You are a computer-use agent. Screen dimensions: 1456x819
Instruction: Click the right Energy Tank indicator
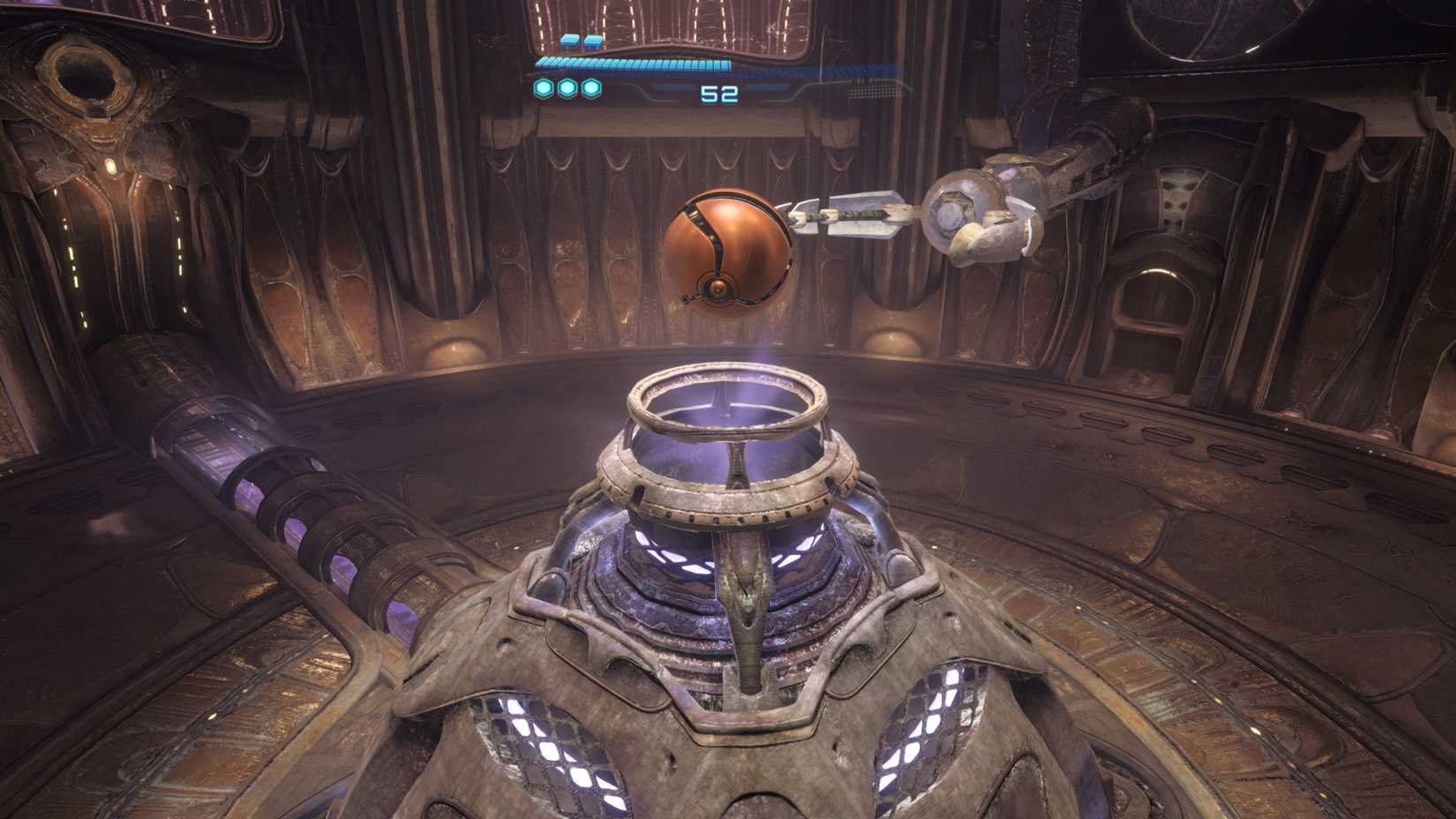point(593,41)
